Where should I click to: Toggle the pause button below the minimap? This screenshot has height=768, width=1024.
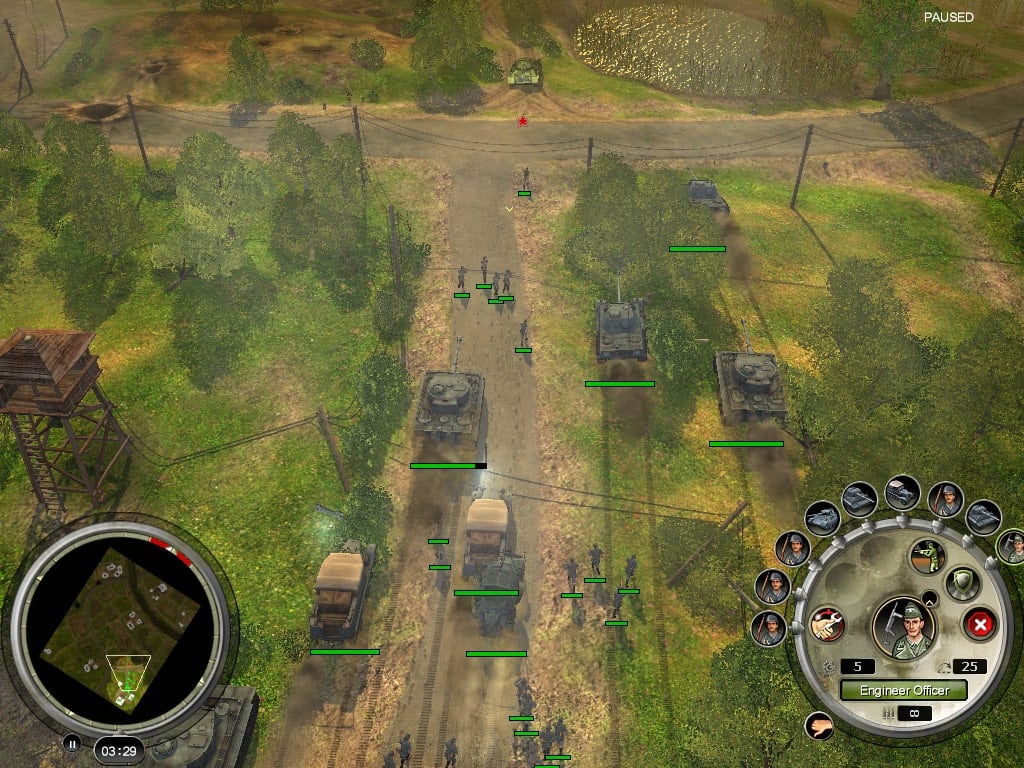coord(71,743)
